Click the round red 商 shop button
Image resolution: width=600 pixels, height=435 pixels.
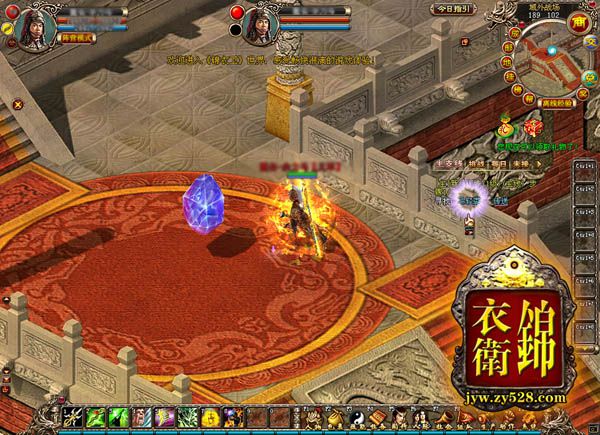[578, 22]
